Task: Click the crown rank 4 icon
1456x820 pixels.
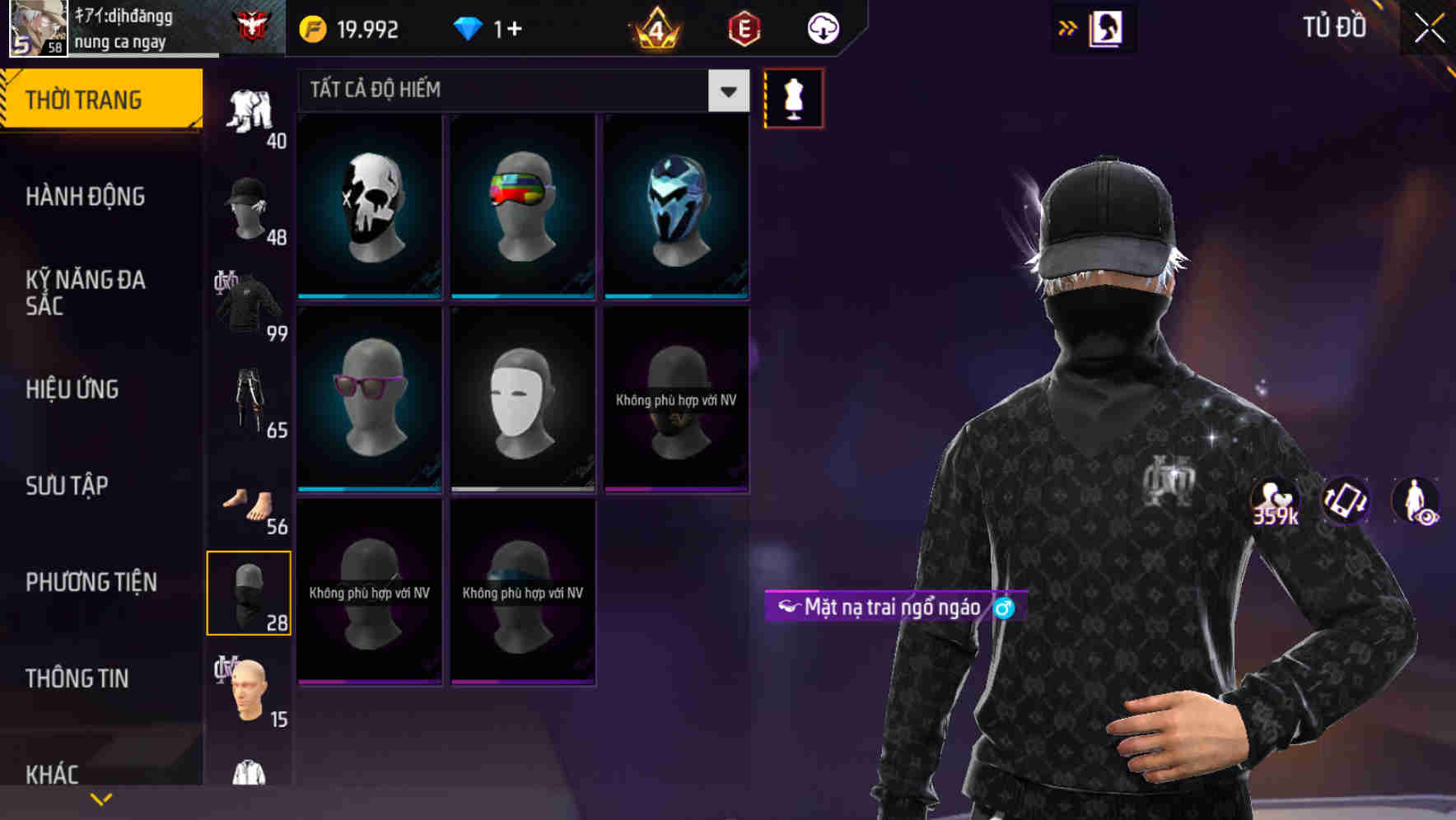Action: [655, 27]
